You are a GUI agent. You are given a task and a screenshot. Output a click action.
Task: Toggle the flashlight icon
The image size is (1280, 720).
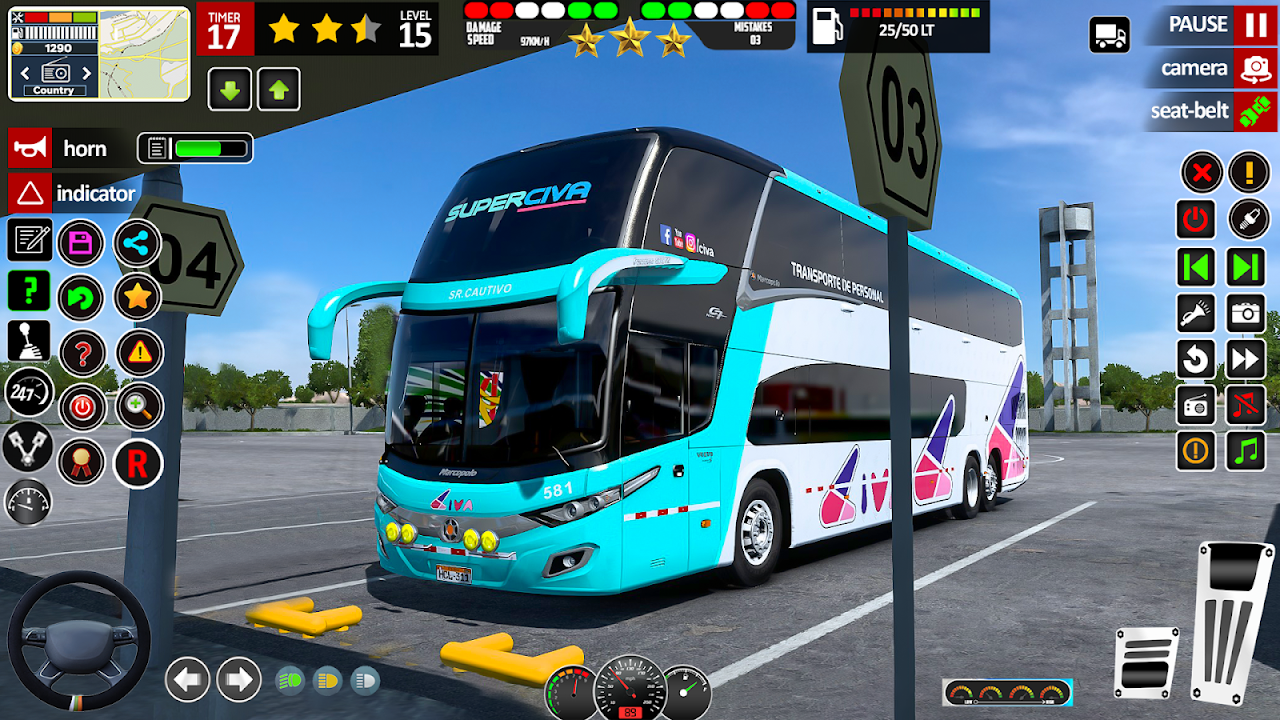tap(1196, 314)
